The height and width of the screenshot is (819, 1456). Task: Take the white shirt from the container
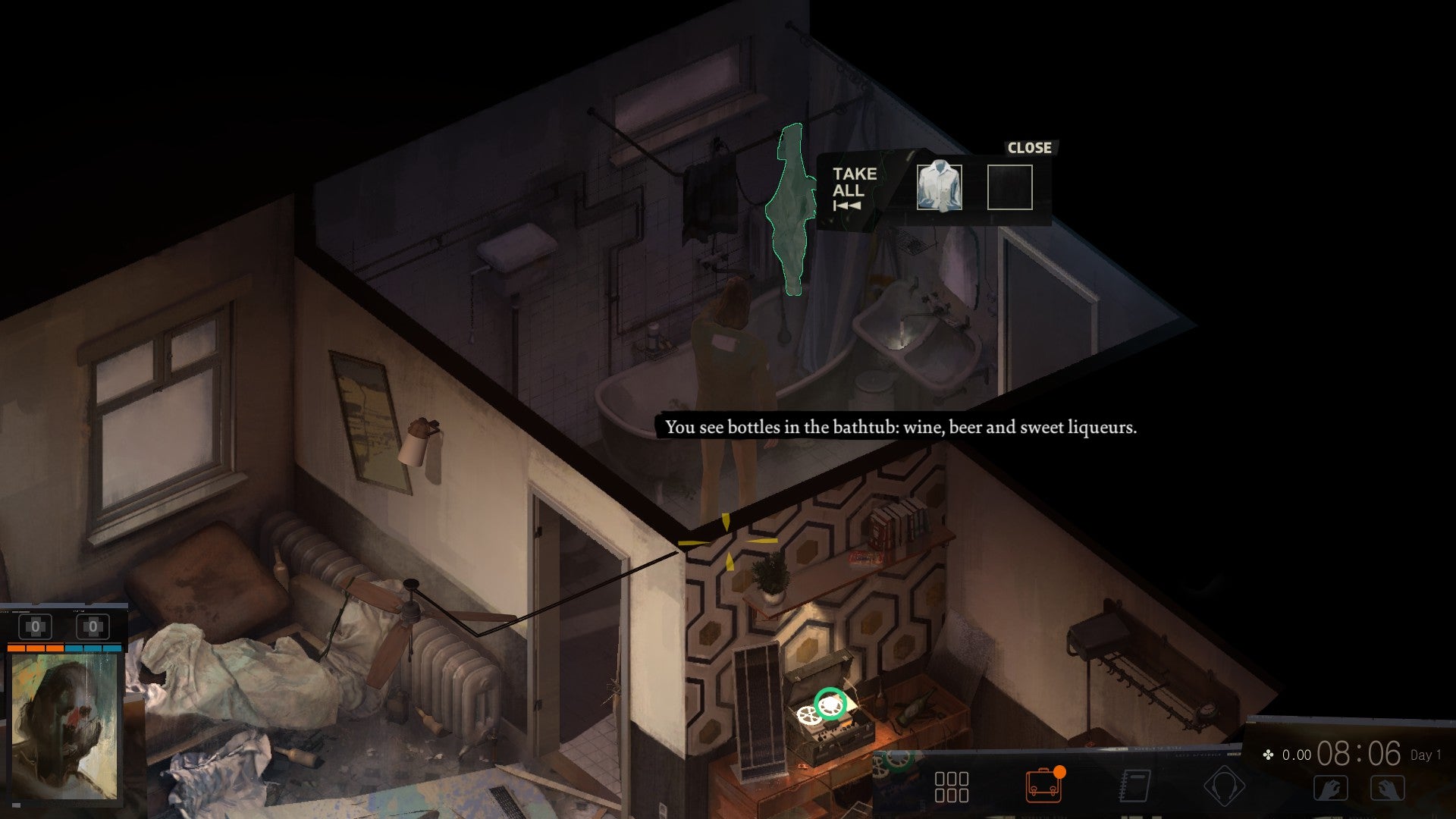coord(940,187)
